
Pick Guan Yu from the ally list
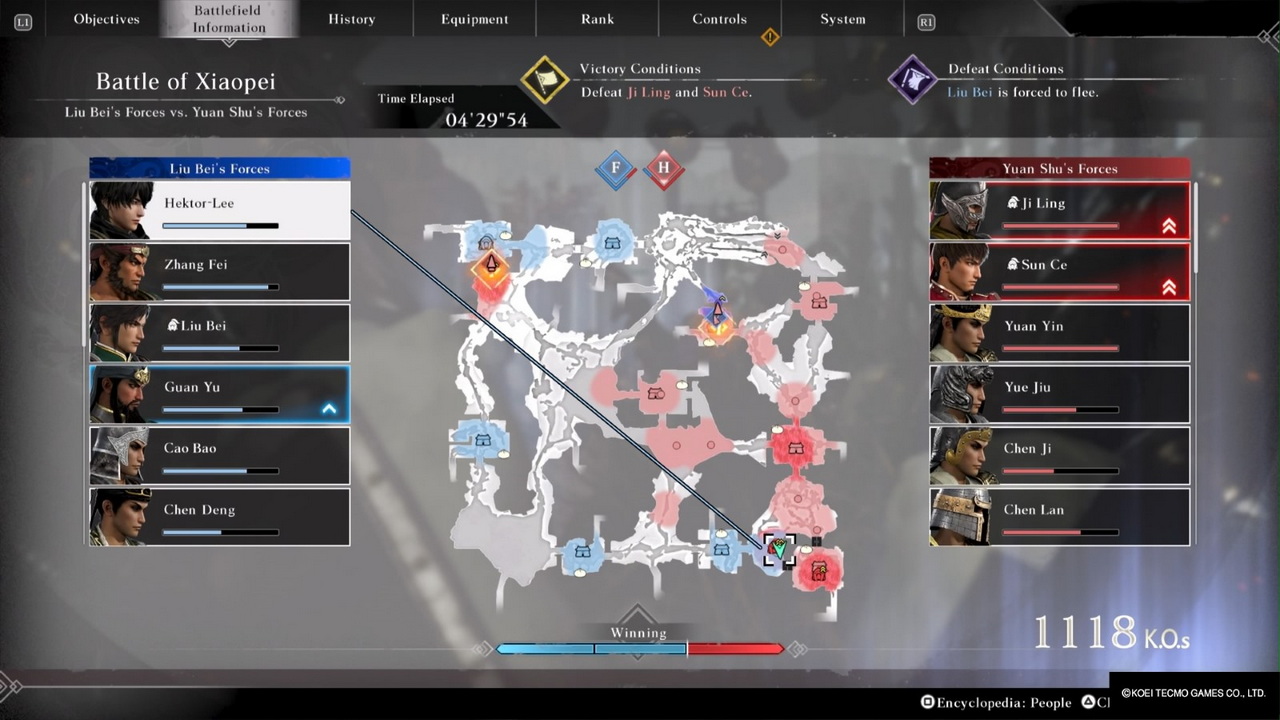(220, 394)
